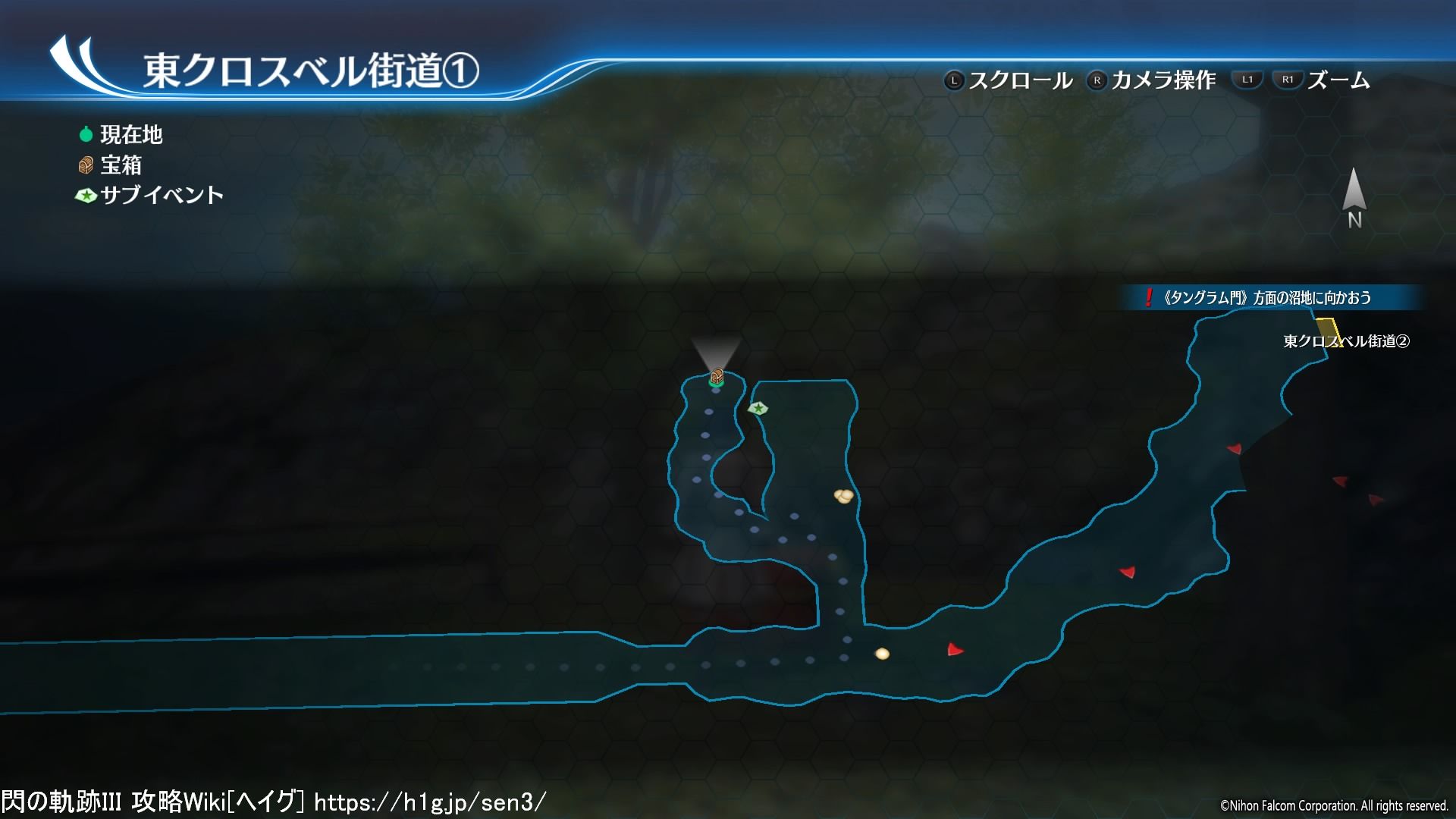Select the 宝箱 legend entry
The height and width of the screenshot is (819, 1456).
tap(111, 165)
